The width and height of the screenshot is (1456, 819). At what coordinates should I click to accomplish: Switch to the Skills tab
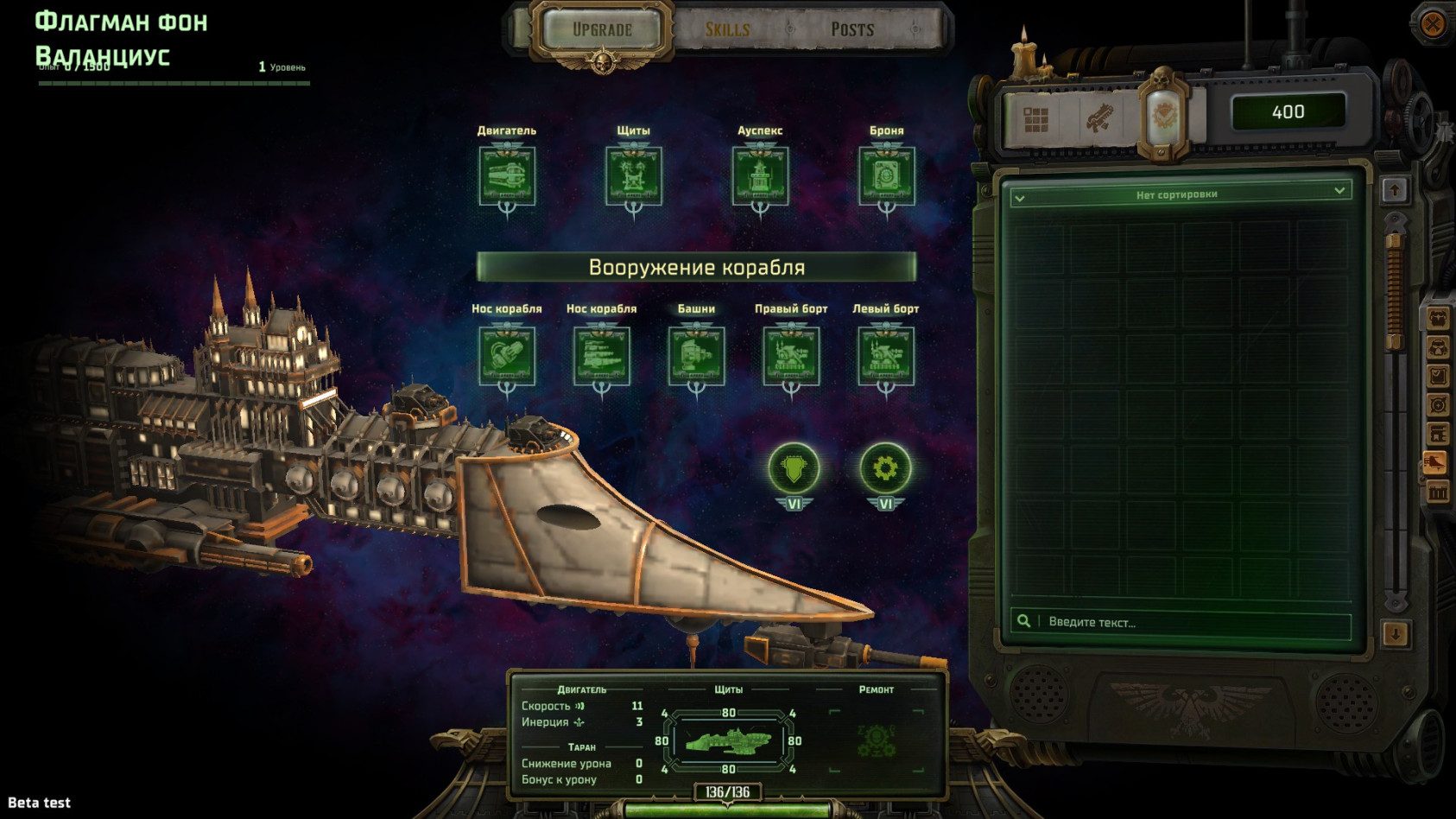click(x=727, y=29)
